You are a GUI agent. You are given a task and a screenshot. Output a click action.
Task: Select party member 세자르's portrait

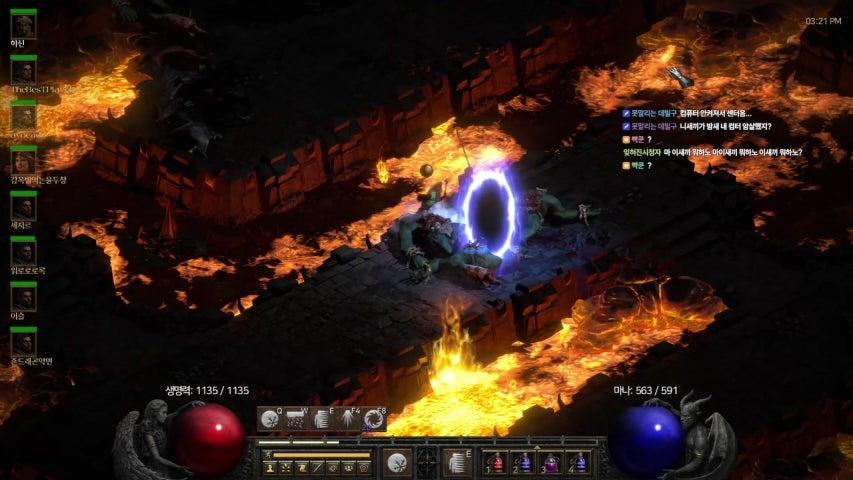(23, 208)
